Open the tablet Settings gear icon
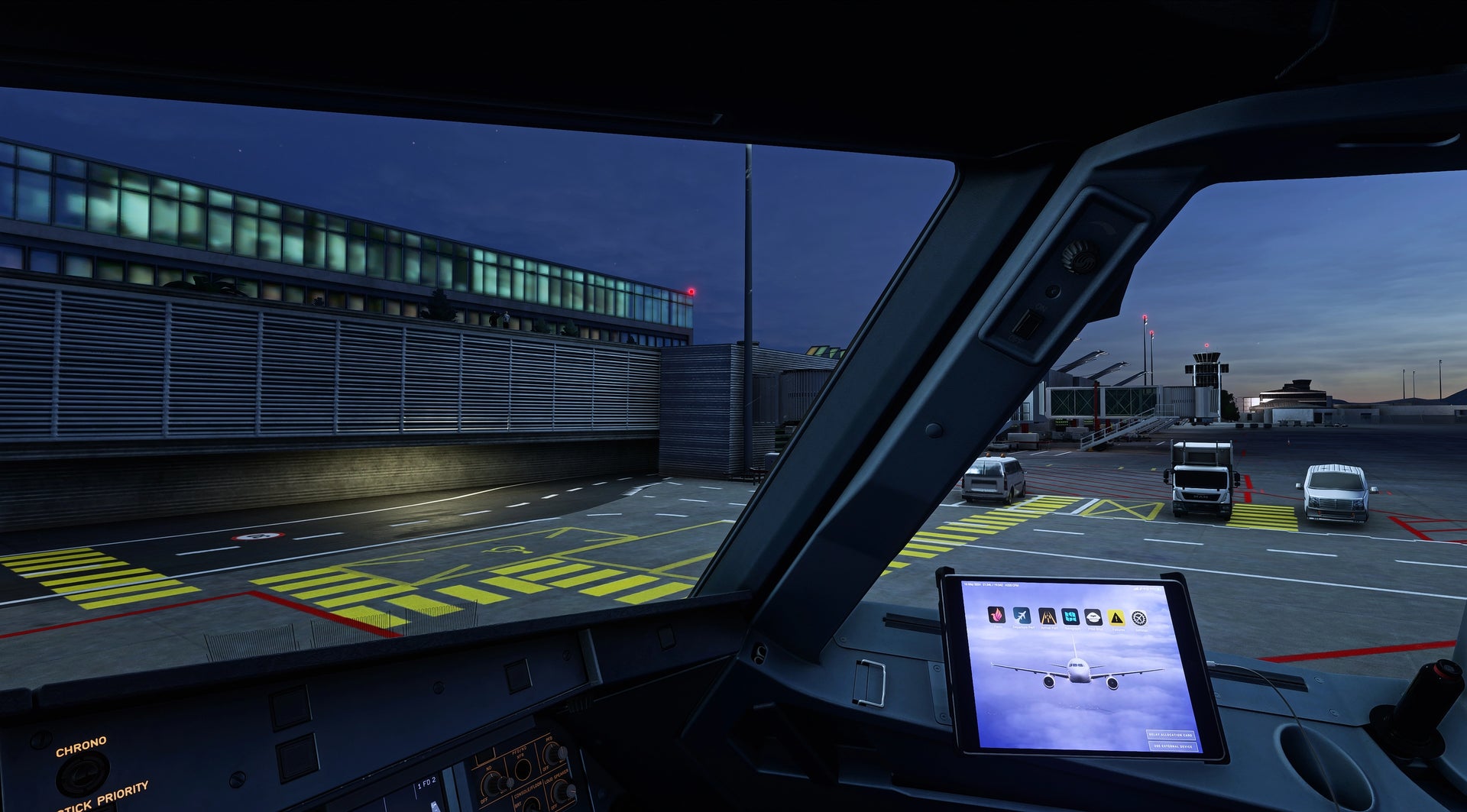Viewport: 1467px width, 812px height. [1139, 618]
